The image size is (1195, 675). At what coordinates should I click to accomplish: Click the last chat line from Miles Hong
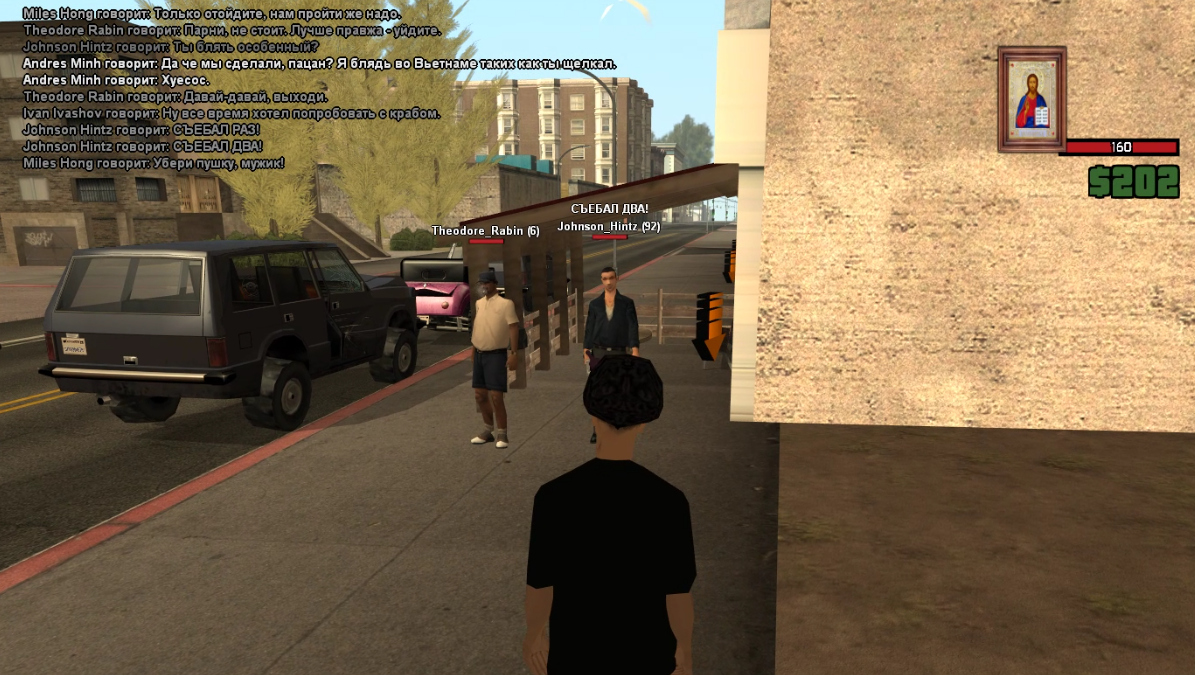153,162
